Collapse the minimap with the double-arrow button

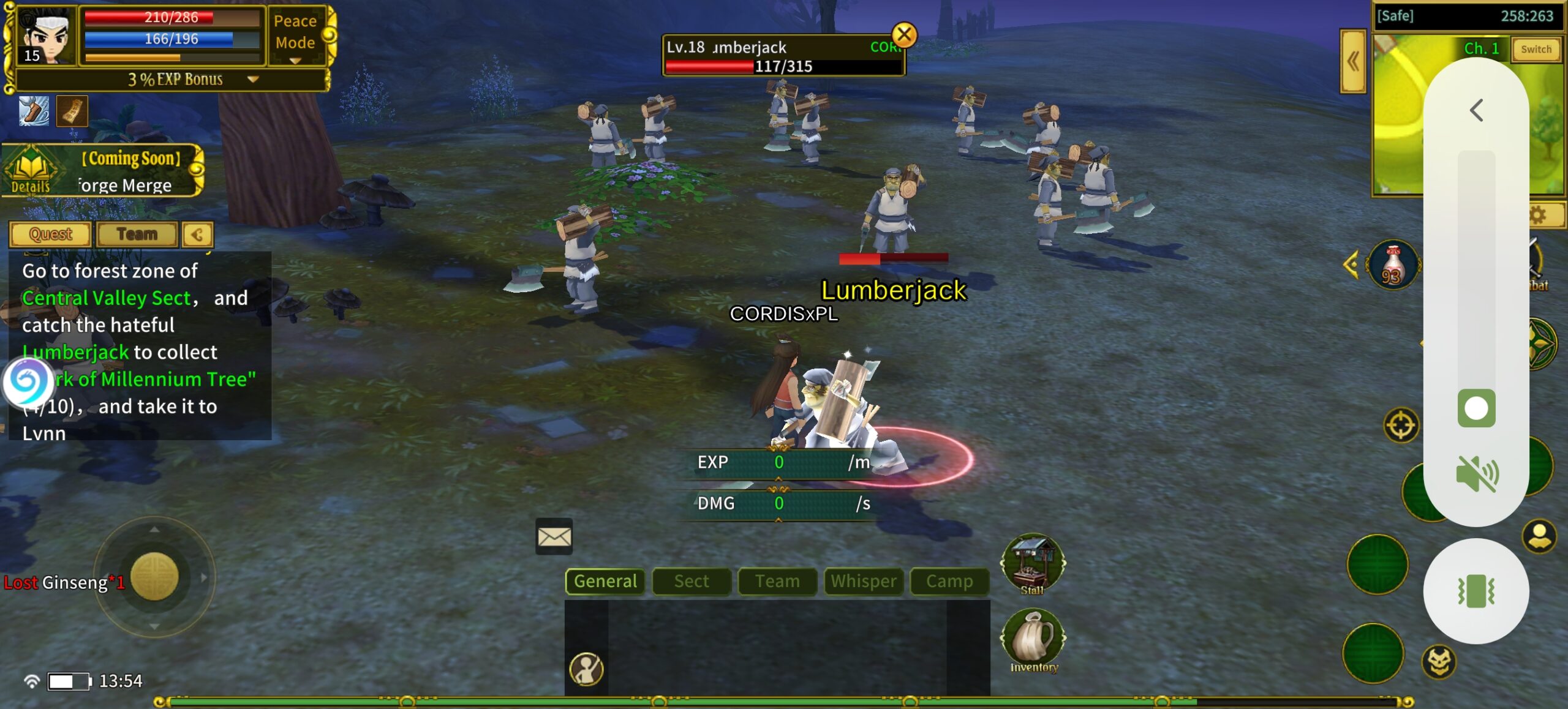click(x=1352, y=61)
